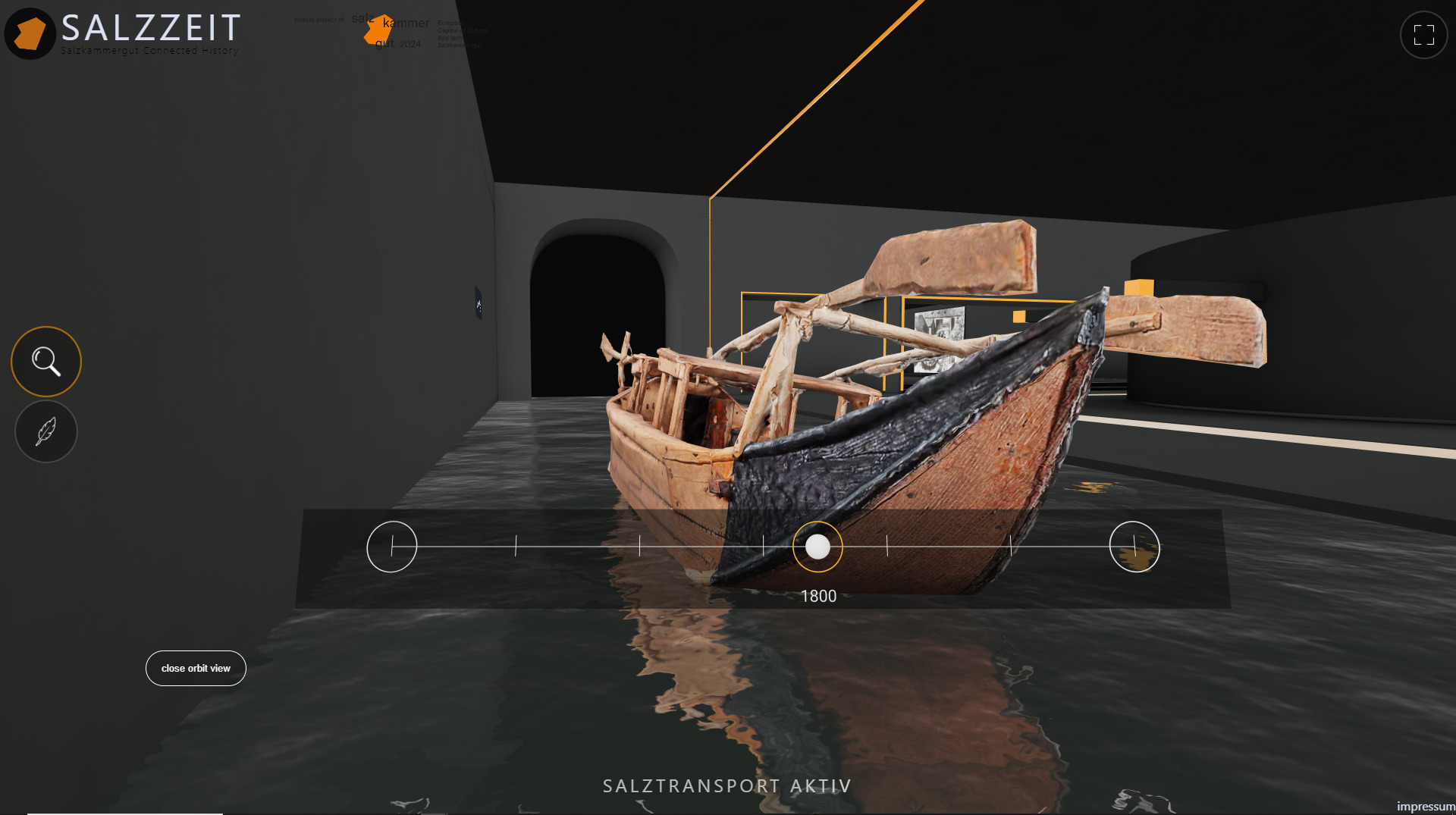Toggle fullscreen mode
Viewport: 1456px width, 815px height.
tap(1423, 35)
